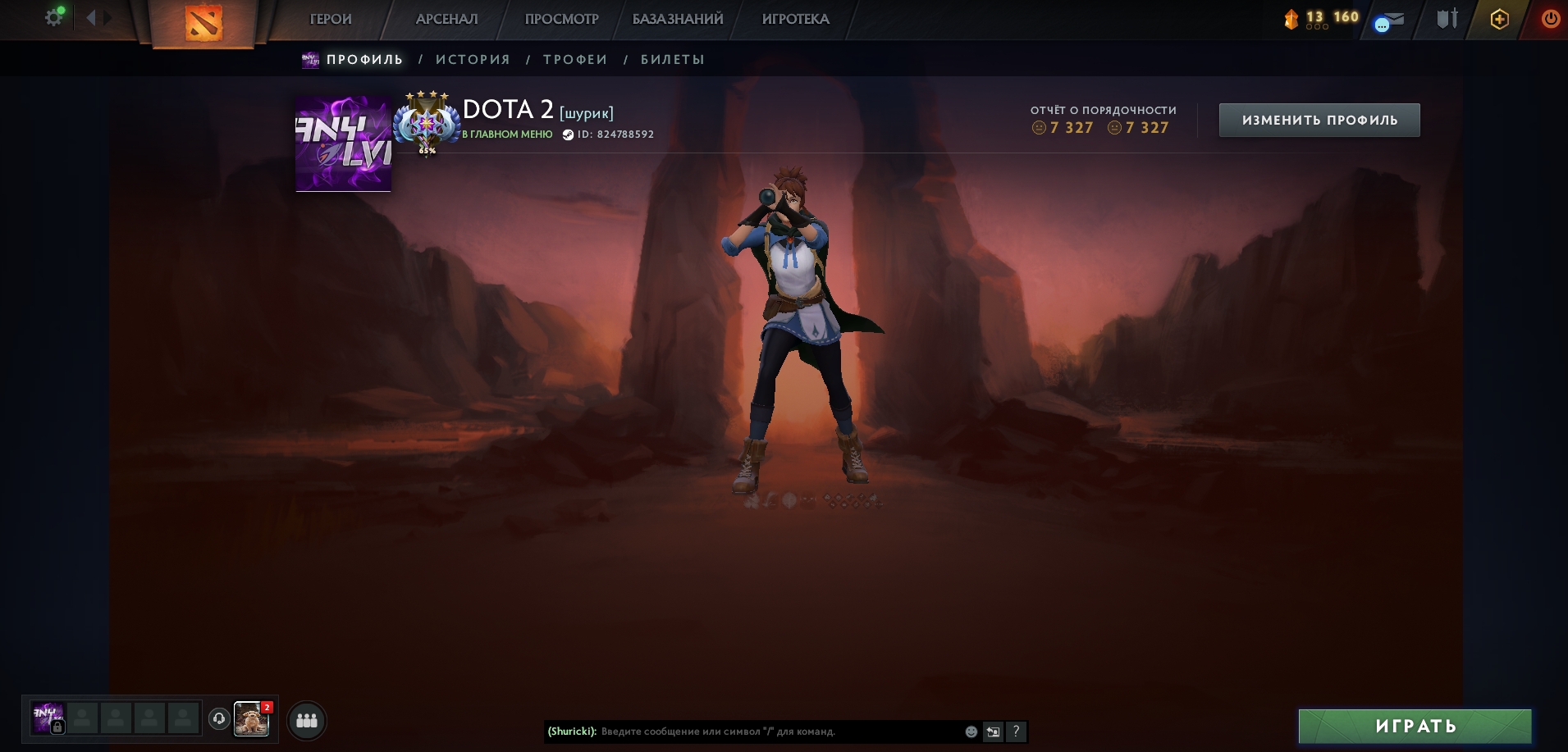Open the БАЗА ЗНАНИЙ section

[678, 19]
